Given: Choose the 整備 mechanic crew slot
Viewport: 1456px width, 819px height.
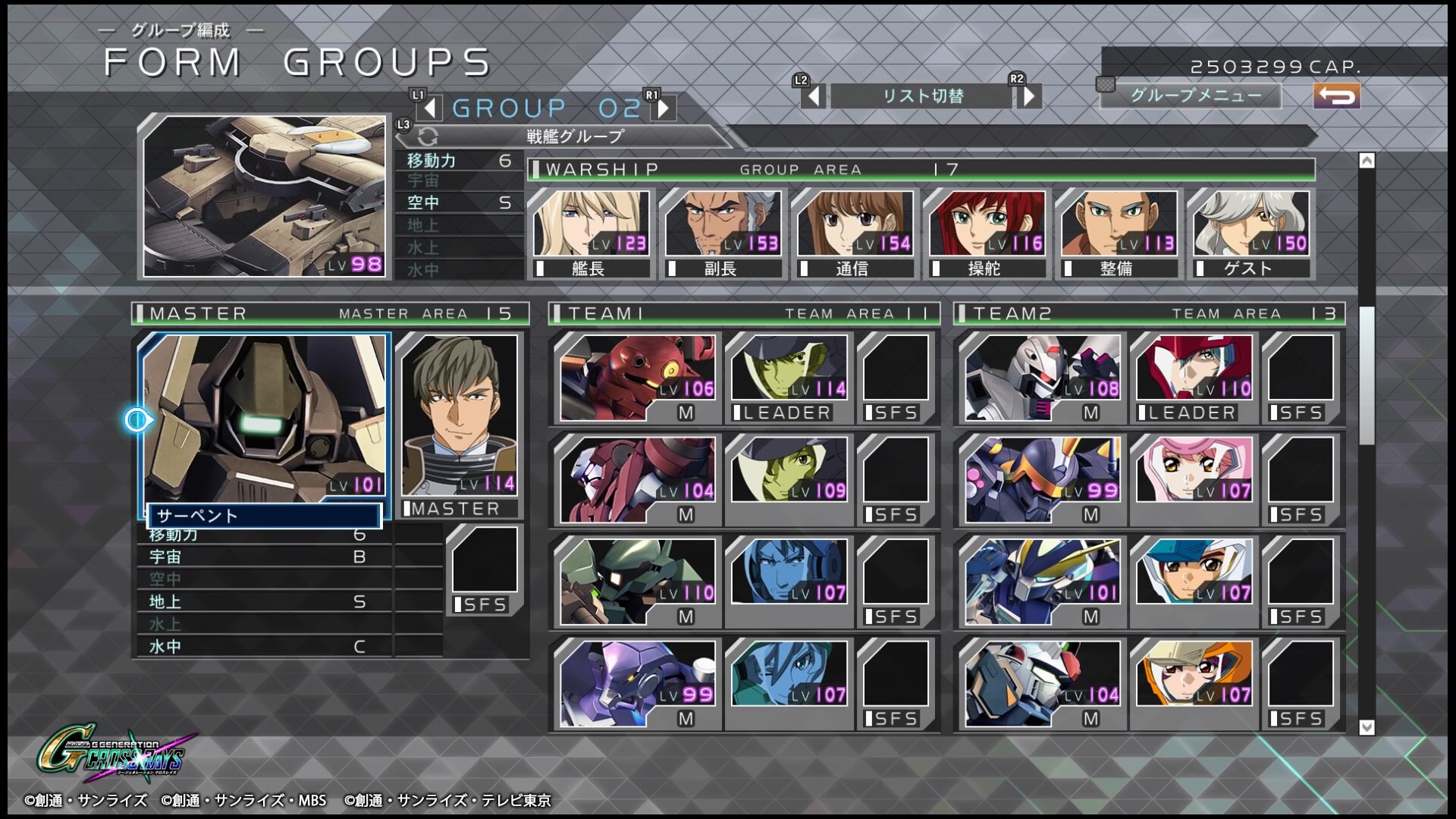Looking at the screenshot, I should (1119, 234).
